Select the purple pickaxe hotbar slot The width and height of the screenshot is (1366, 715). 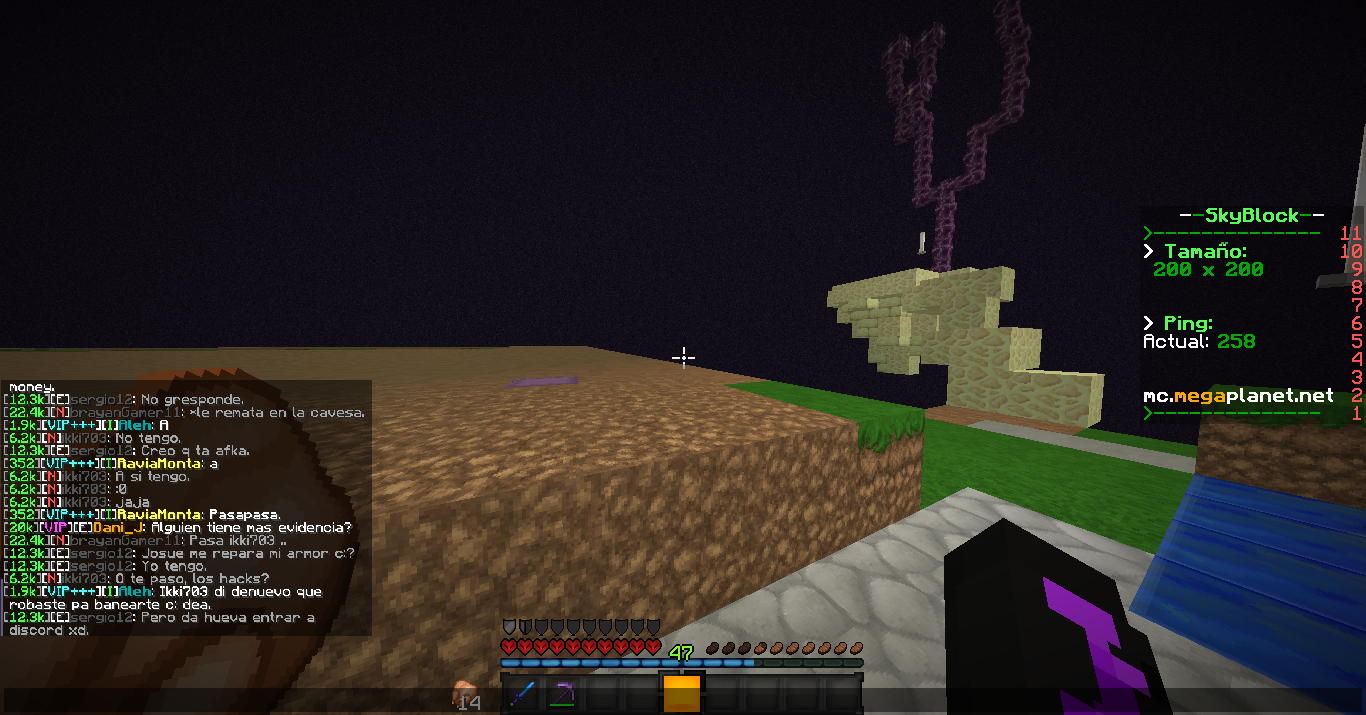pos(562,693)
